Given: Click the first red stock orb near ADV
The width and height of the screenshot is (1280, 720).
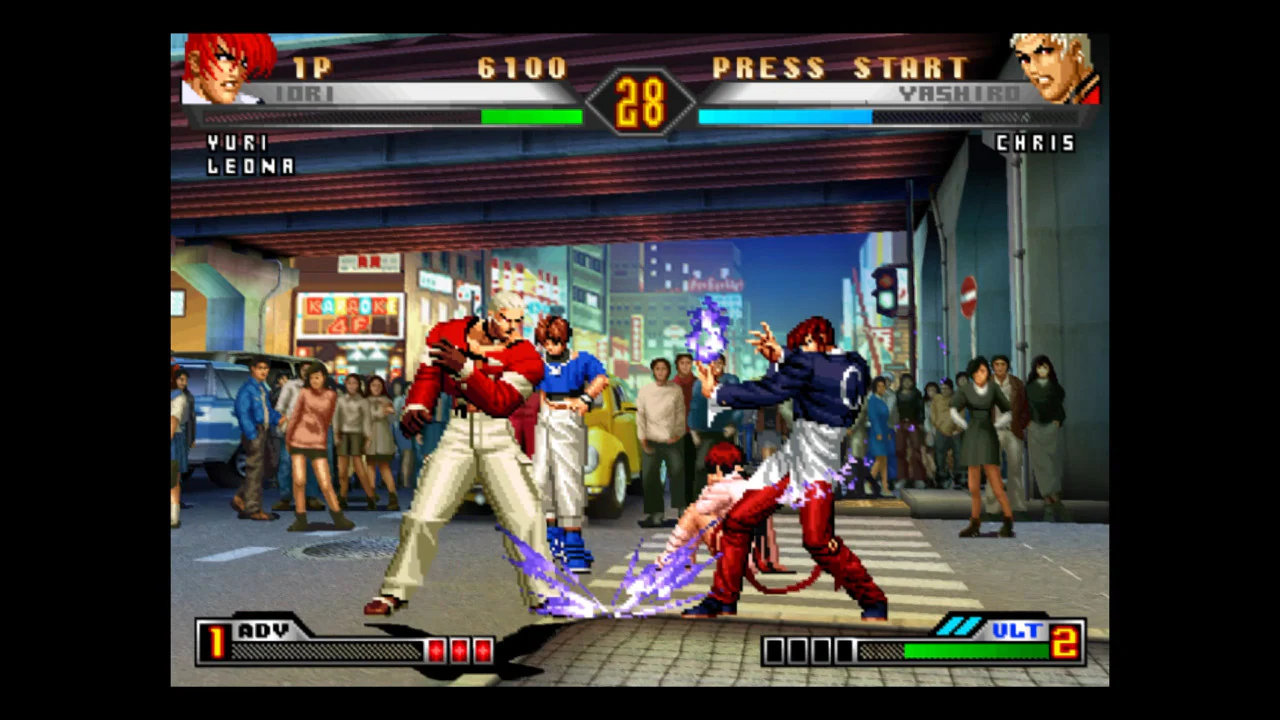Looking at the screenshot, I should click(x=437, y=651).
